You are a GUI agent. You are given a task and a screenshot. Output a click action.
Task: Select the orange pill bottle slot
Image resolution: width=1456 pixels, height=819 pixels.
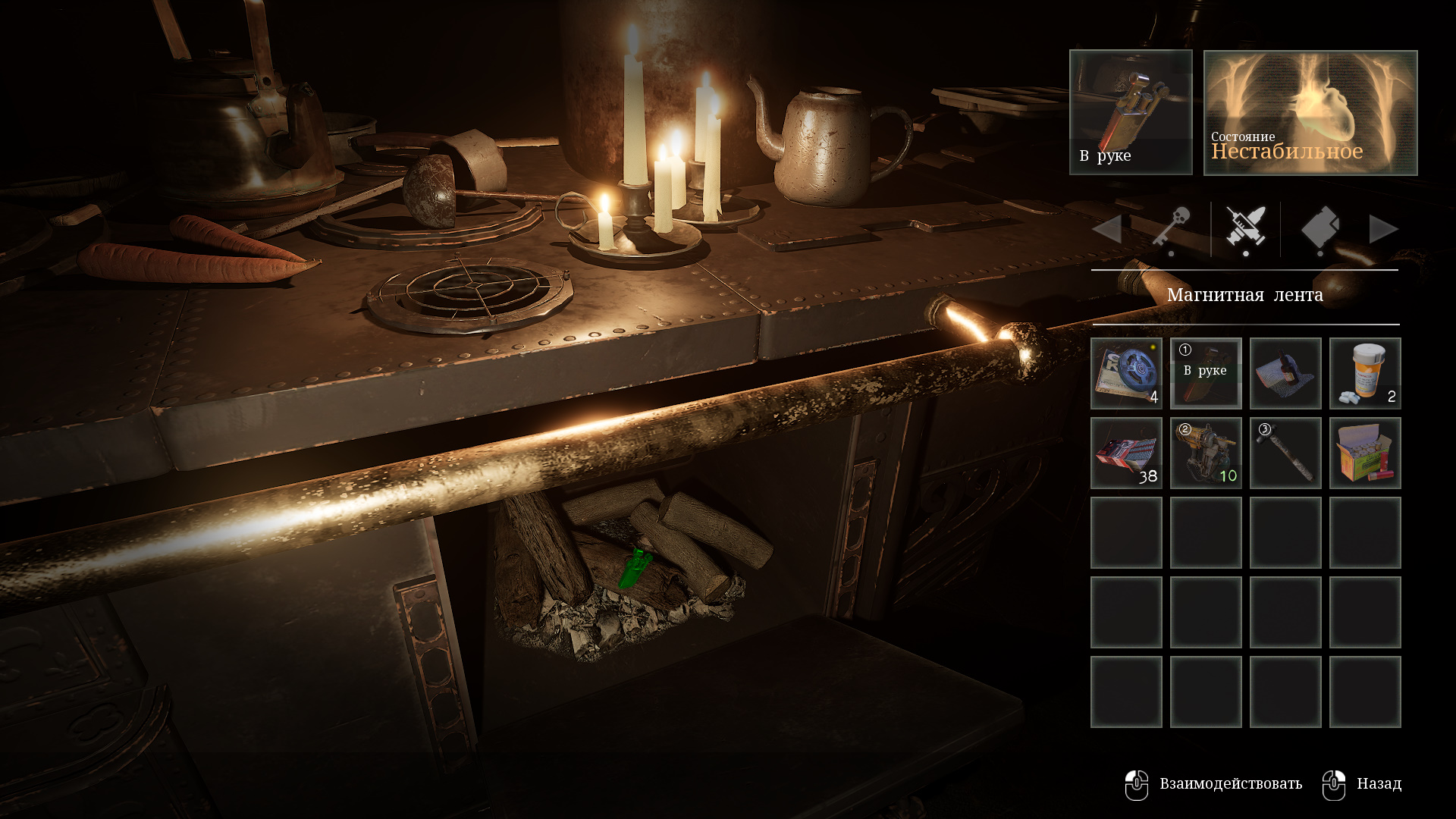click(x=1365, y=374)
